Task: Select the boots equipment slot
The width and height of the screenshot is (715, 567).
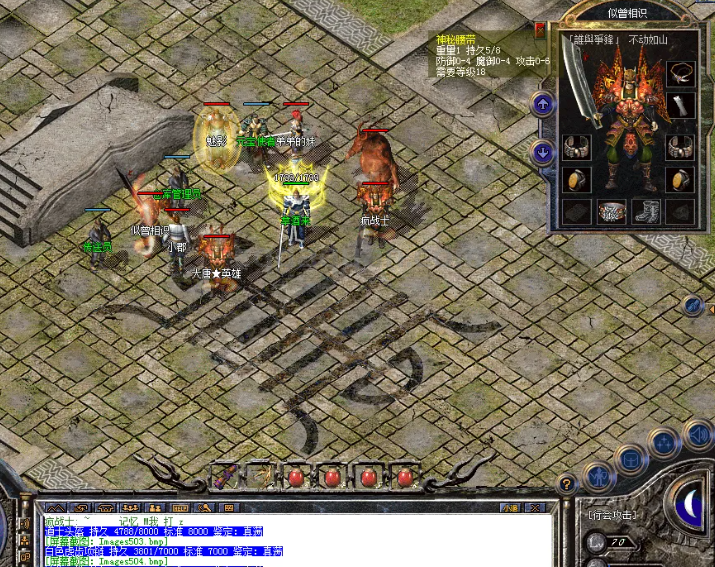Action: [645, 211]
